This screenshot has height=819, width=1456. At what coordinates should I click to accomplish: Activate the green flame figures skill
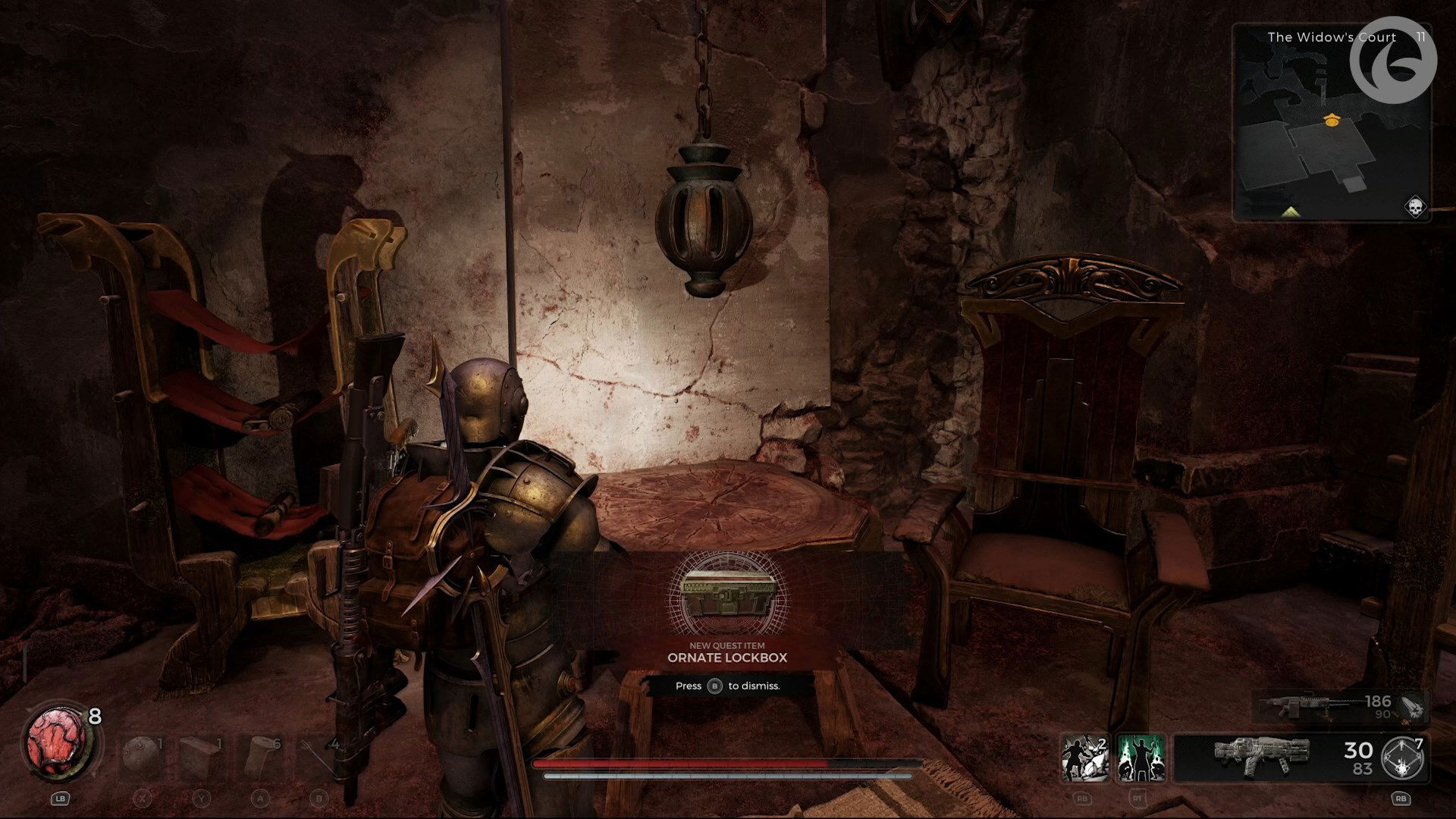[x=1141, y=758]
